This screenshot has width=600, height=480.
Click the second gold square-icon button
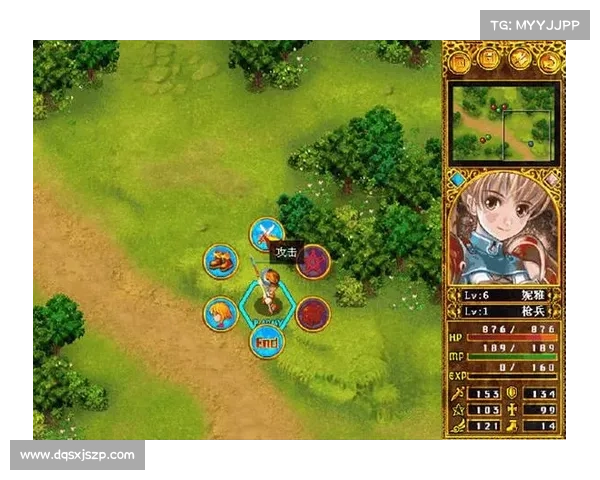pyautogui.click(x=490, y=61)
